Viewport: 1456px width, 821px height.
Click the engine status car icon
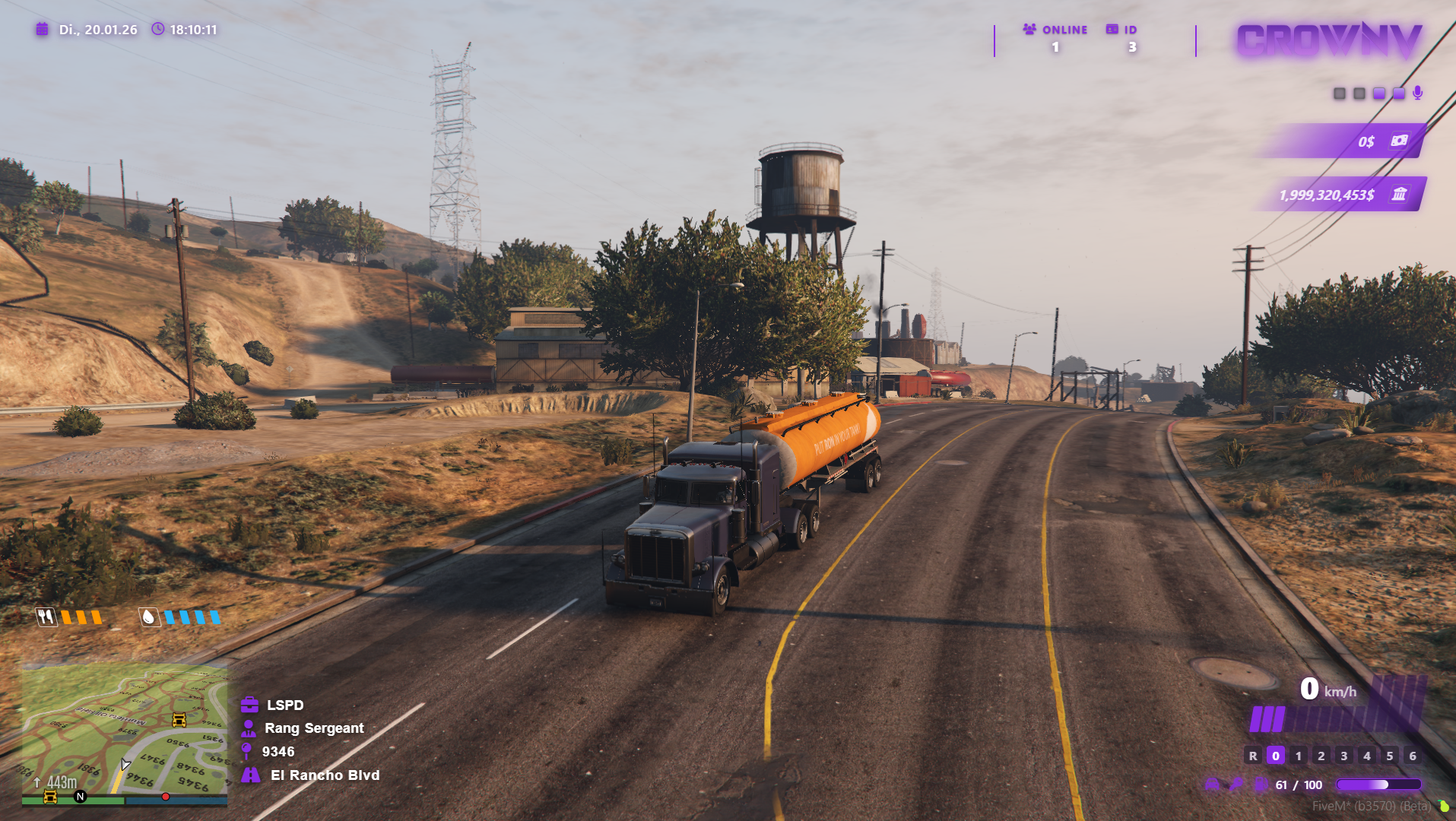(1212, 785)
